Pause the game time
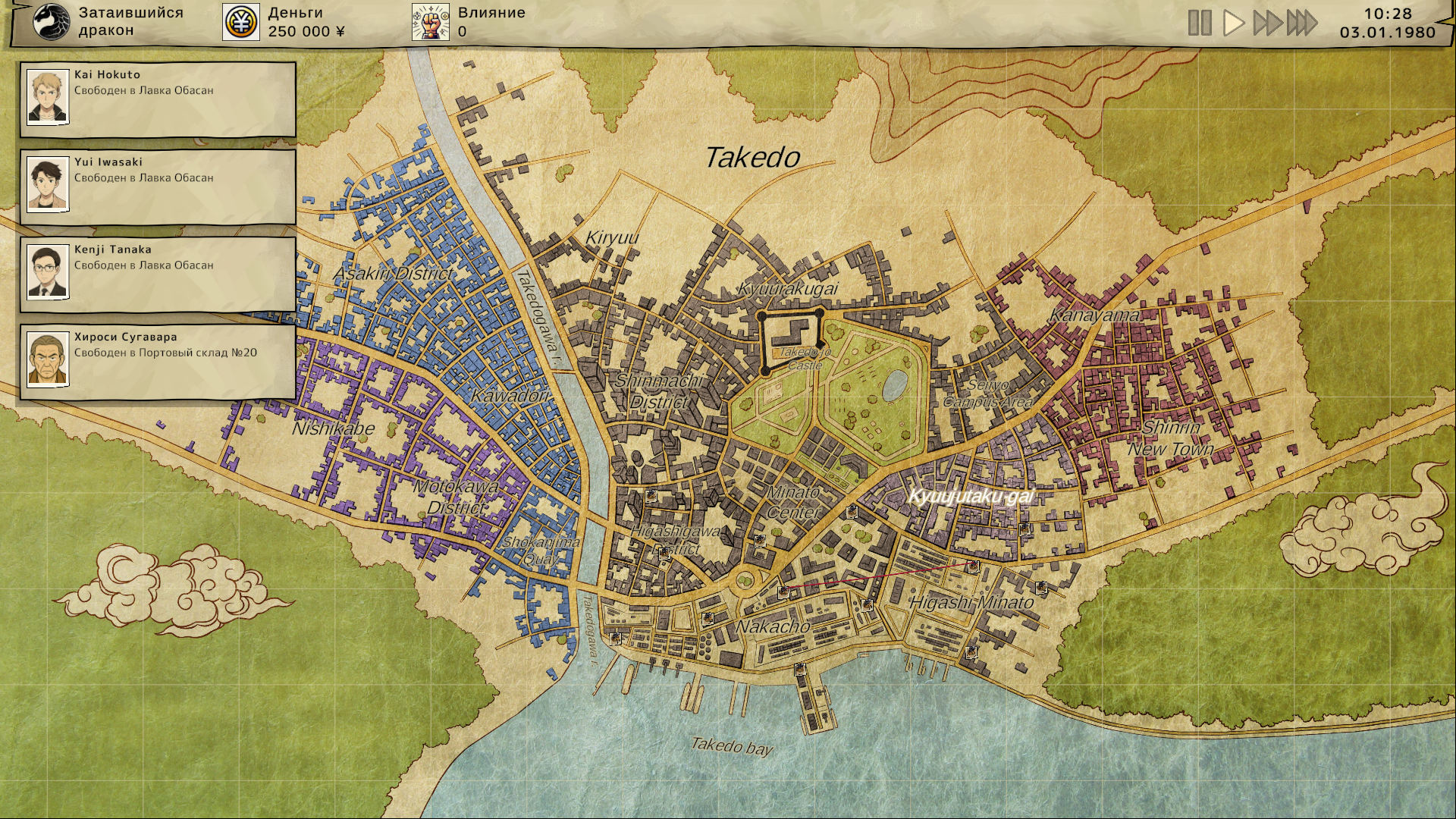Image resolution: width=1456 pixels, height=819 pixels. click(x=1199, y=23)
